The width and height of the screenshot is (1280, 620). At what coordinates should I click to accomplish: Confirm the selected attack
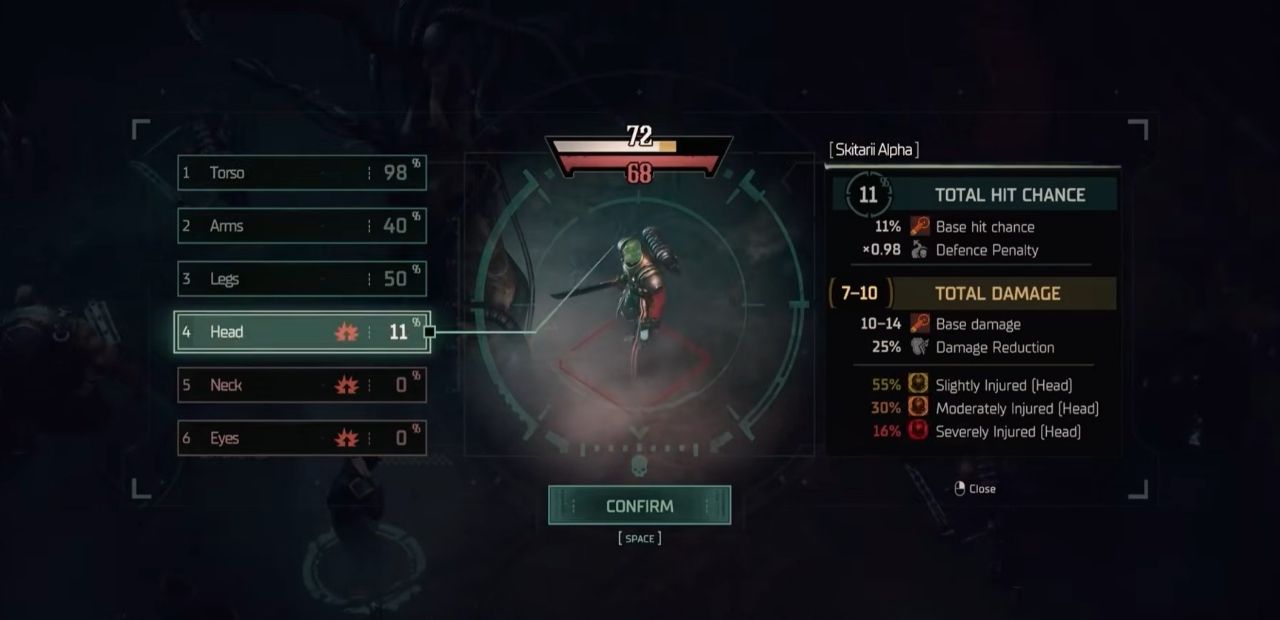(x=639, y=506)
